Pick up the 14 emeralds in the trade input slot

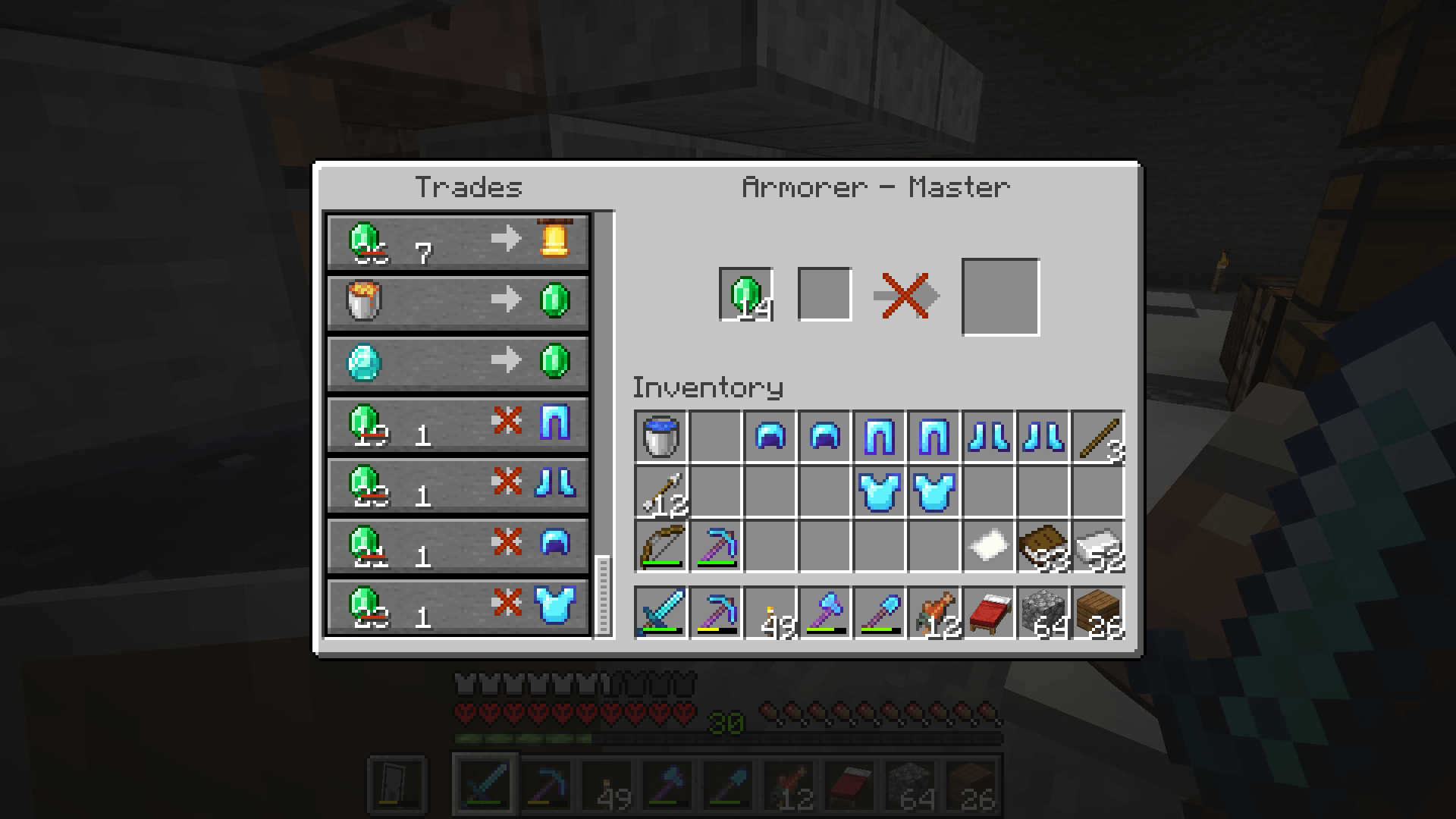(746, 296)
